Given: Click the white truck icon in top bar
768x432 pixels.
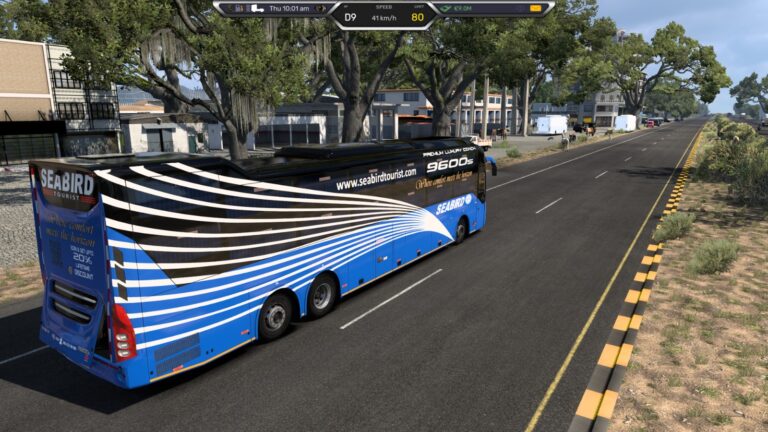Looking at the screenshot, I should click(x=257, y=8).
